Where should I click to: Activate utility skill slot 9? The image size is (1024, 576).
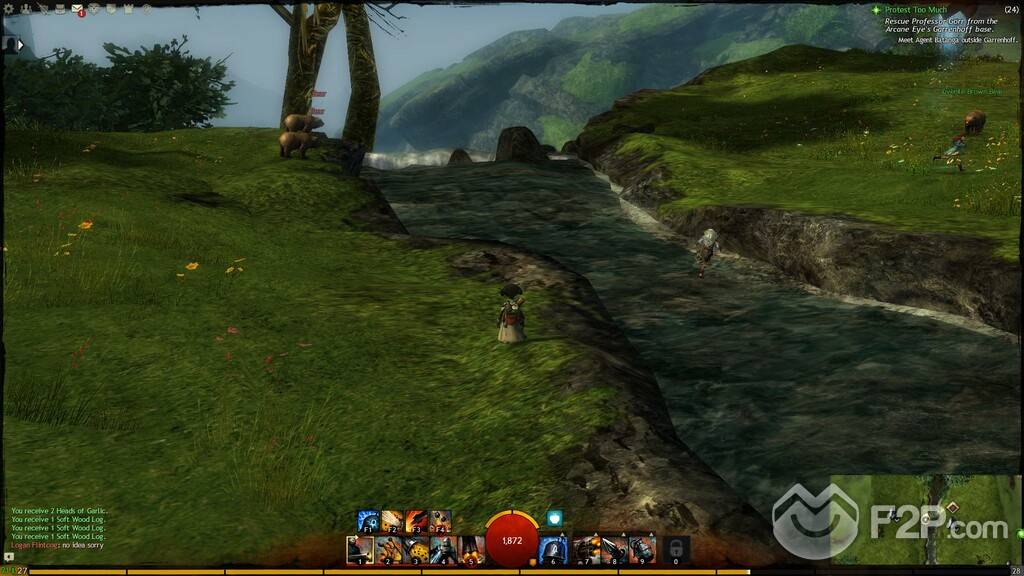point(641,549)
